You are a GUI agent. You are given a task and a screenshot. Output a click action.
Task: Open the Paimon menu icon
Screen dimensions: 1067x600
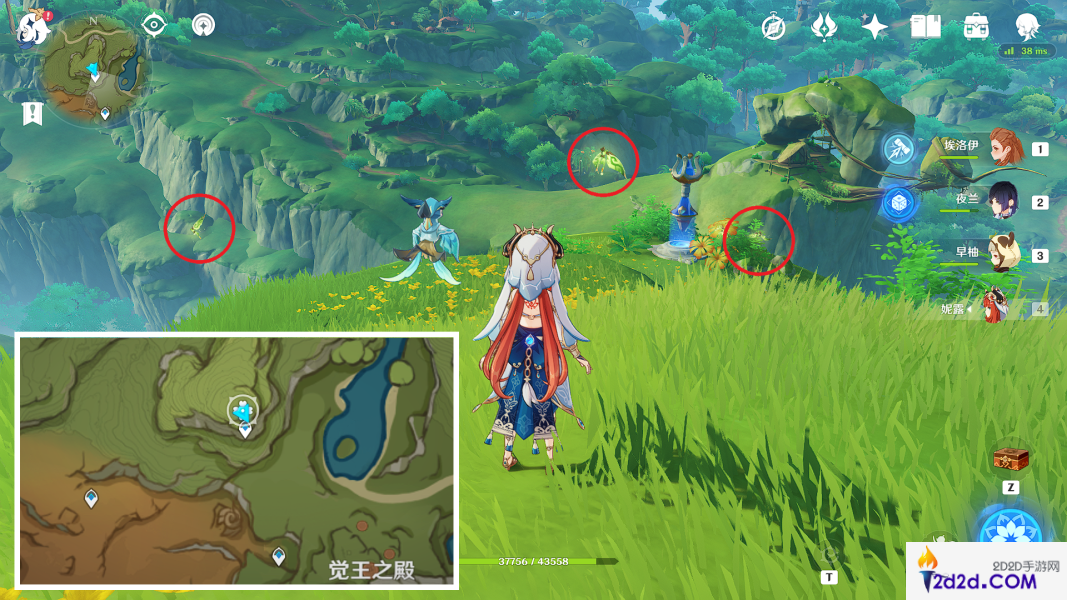[33, 28]
